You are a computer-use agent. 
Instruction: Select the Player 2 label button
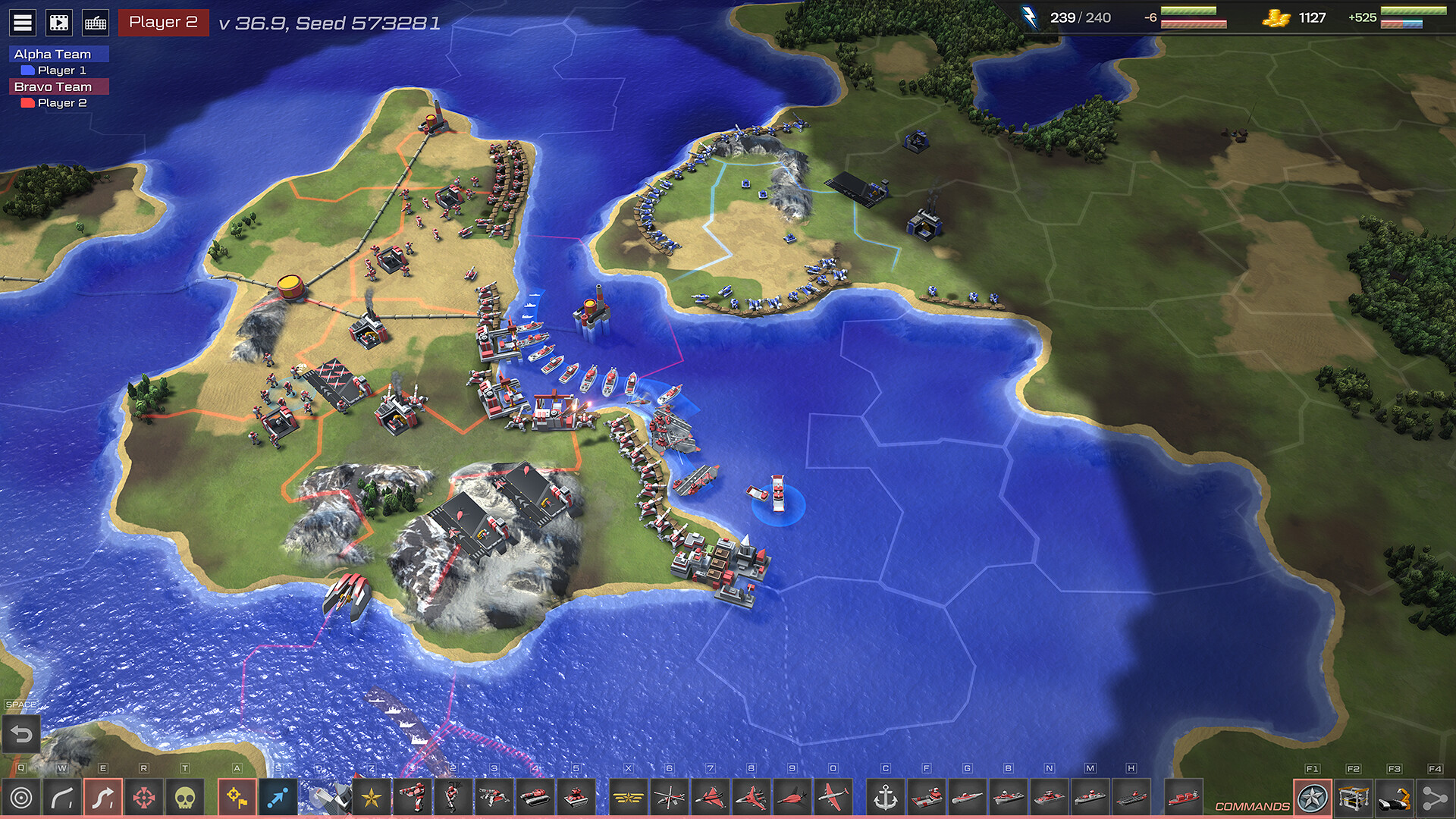(163, 22)
